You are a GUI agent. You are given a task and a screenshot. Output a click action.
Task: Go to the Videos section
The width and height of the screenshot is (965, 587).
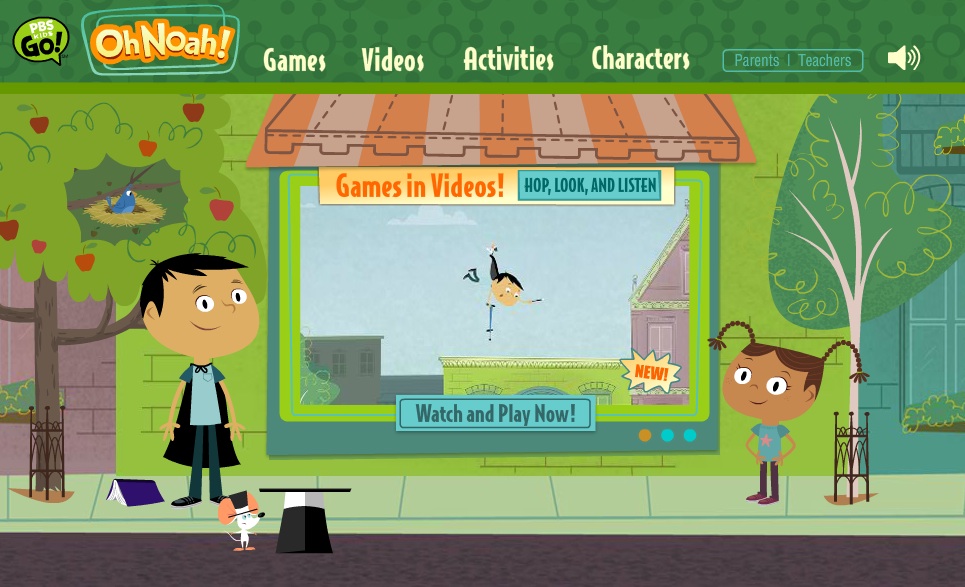[392, 60]
